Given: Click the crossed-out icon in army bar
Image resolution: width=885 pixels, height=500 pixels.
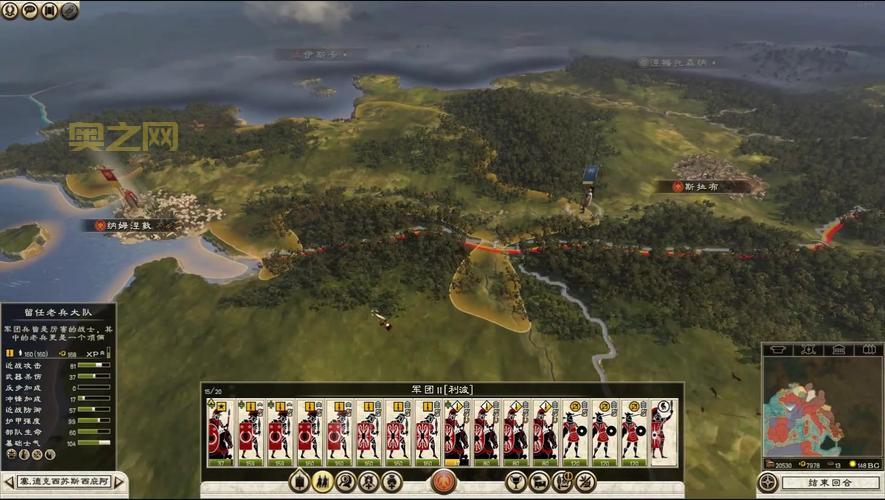Looking at the screenshot, I should pos(585,482).
